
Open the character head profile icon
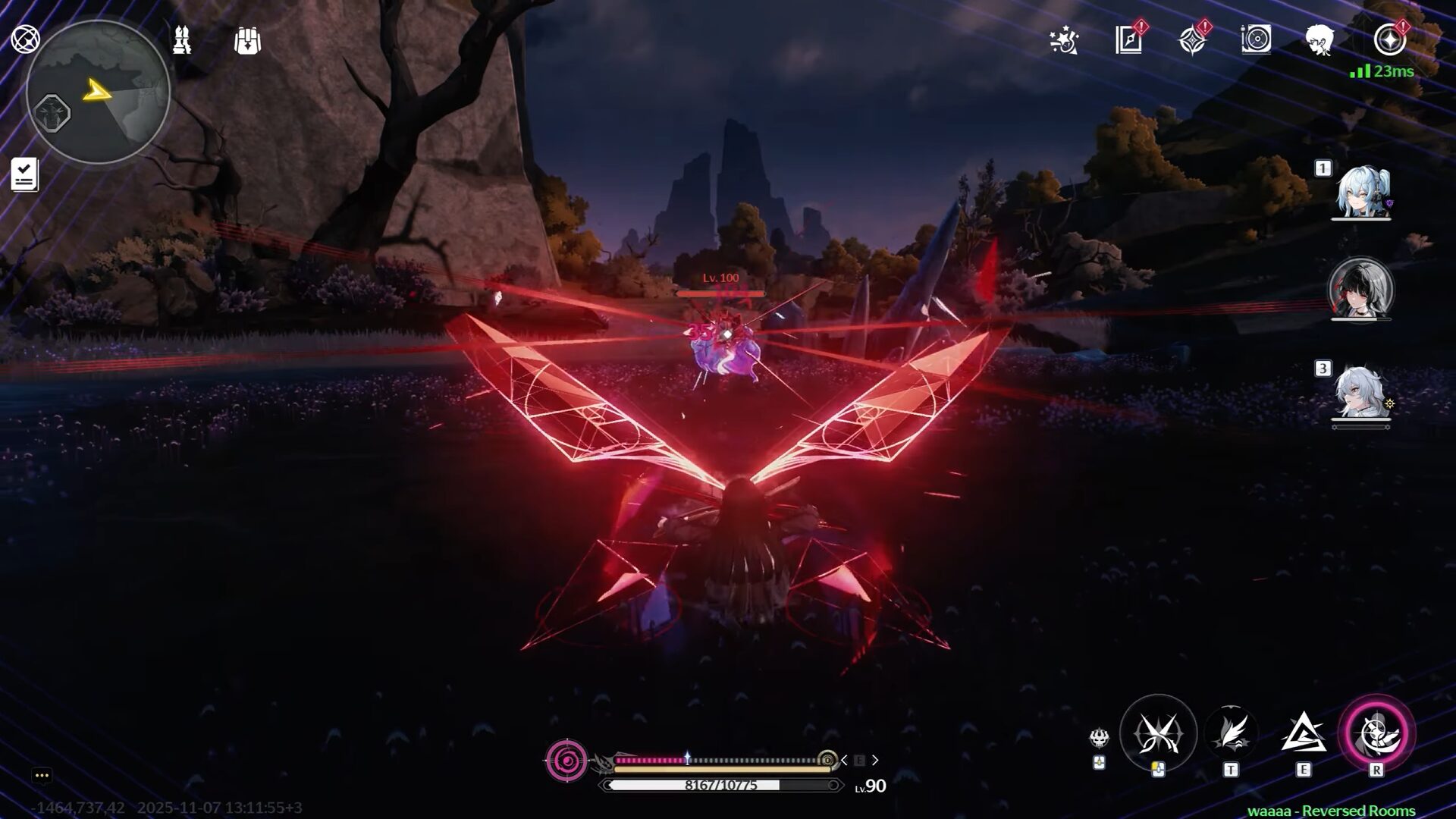click(x=1320, y=39)
